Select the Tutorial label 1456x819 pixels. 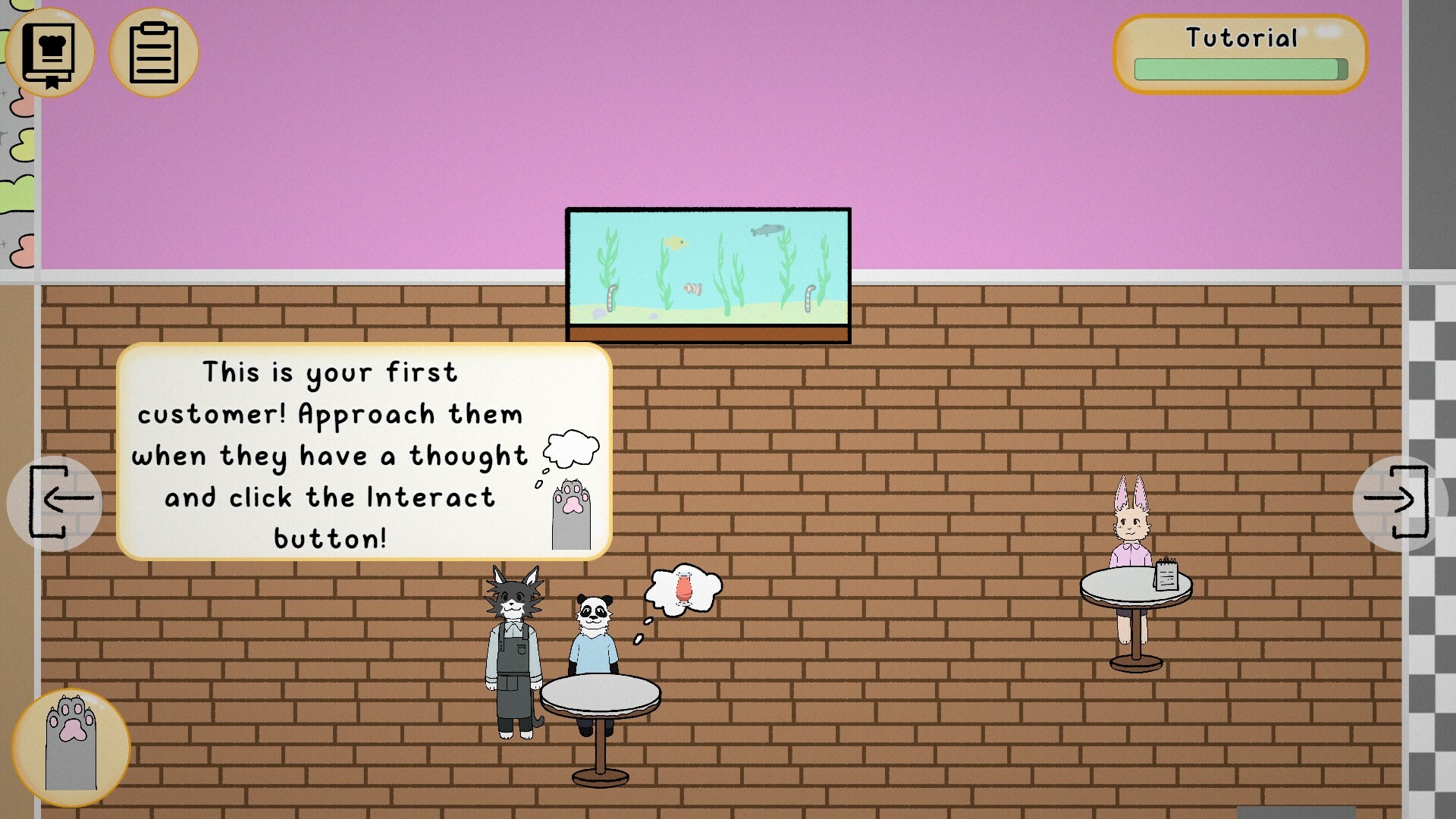coord(1242,36)
